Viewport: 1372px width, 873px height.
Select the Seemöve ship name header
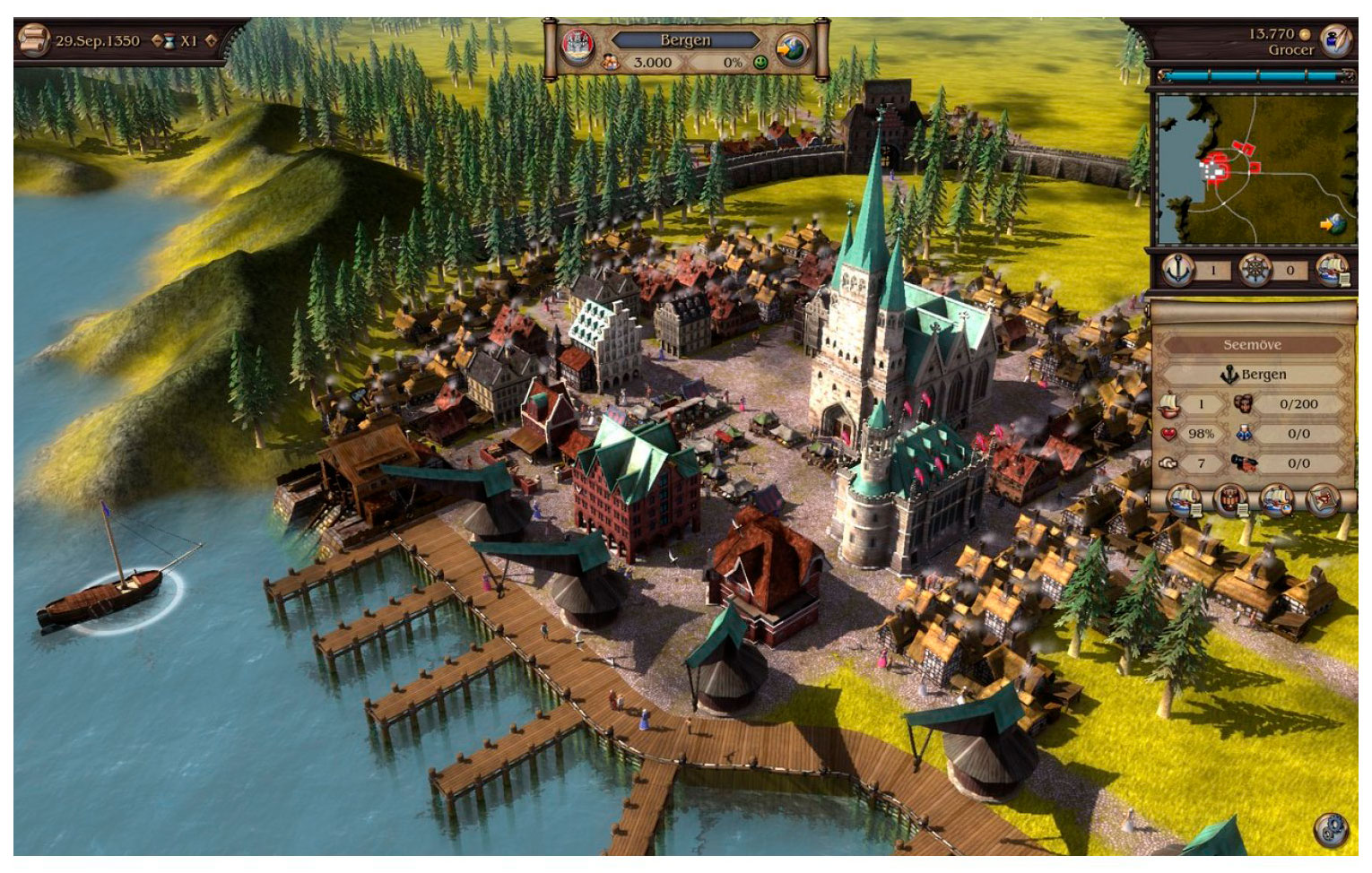1252,344
